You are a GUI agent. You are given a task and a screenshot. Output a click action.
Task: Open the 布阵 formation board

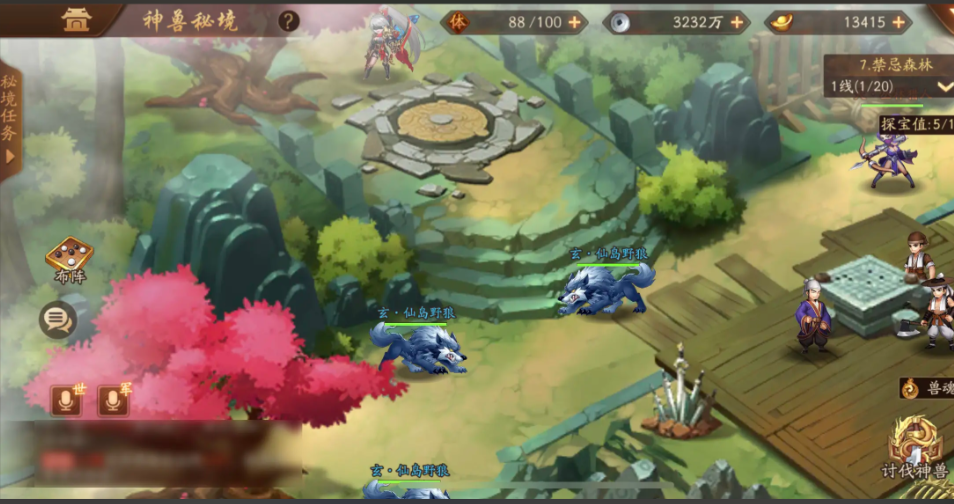click(x=70, y=260)
